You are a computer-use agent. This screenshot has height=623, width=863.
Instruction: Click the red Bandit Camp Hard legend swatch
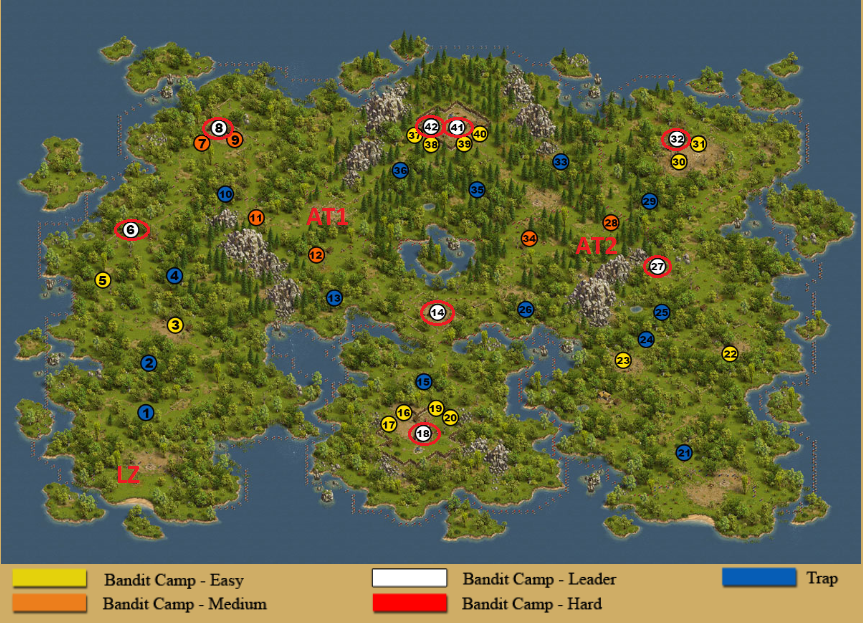click(409, 603)
